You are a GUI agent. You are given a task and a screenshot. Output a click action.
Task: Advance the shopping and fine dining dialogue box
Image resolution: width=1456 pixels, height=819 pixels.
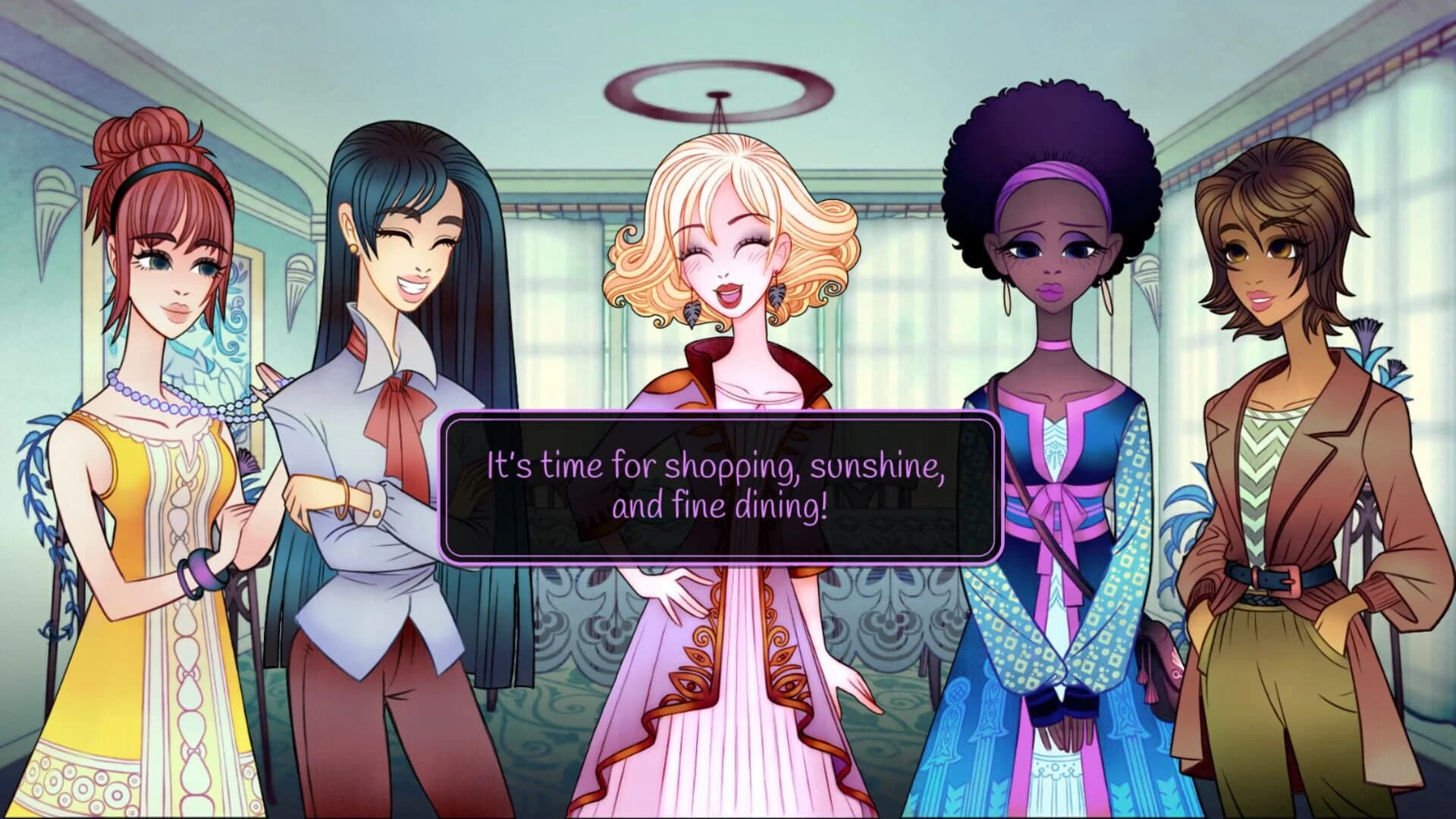click(720, 488)
